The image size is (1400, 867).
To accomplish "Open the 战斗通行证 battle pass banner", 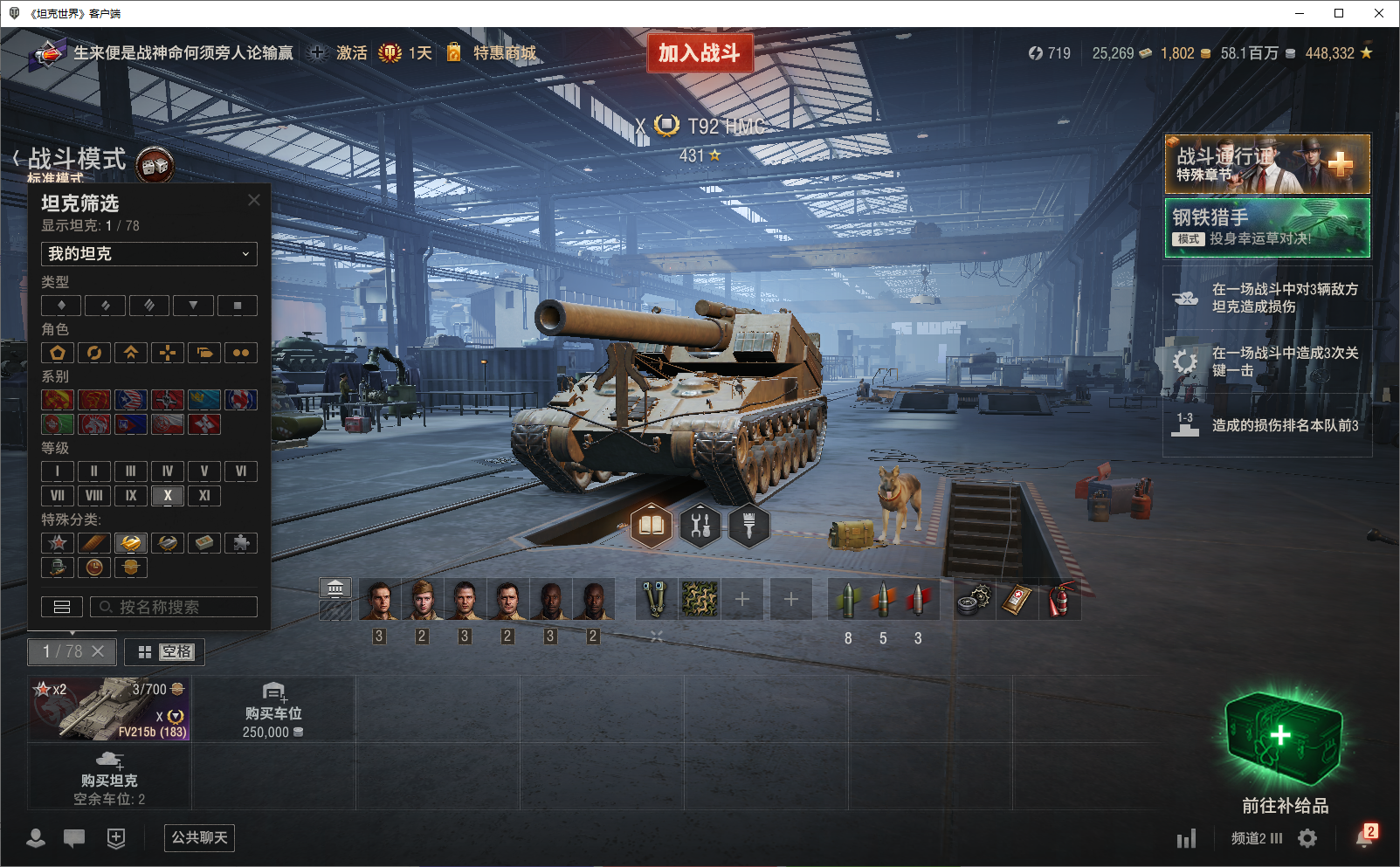I will [1266, 164].
